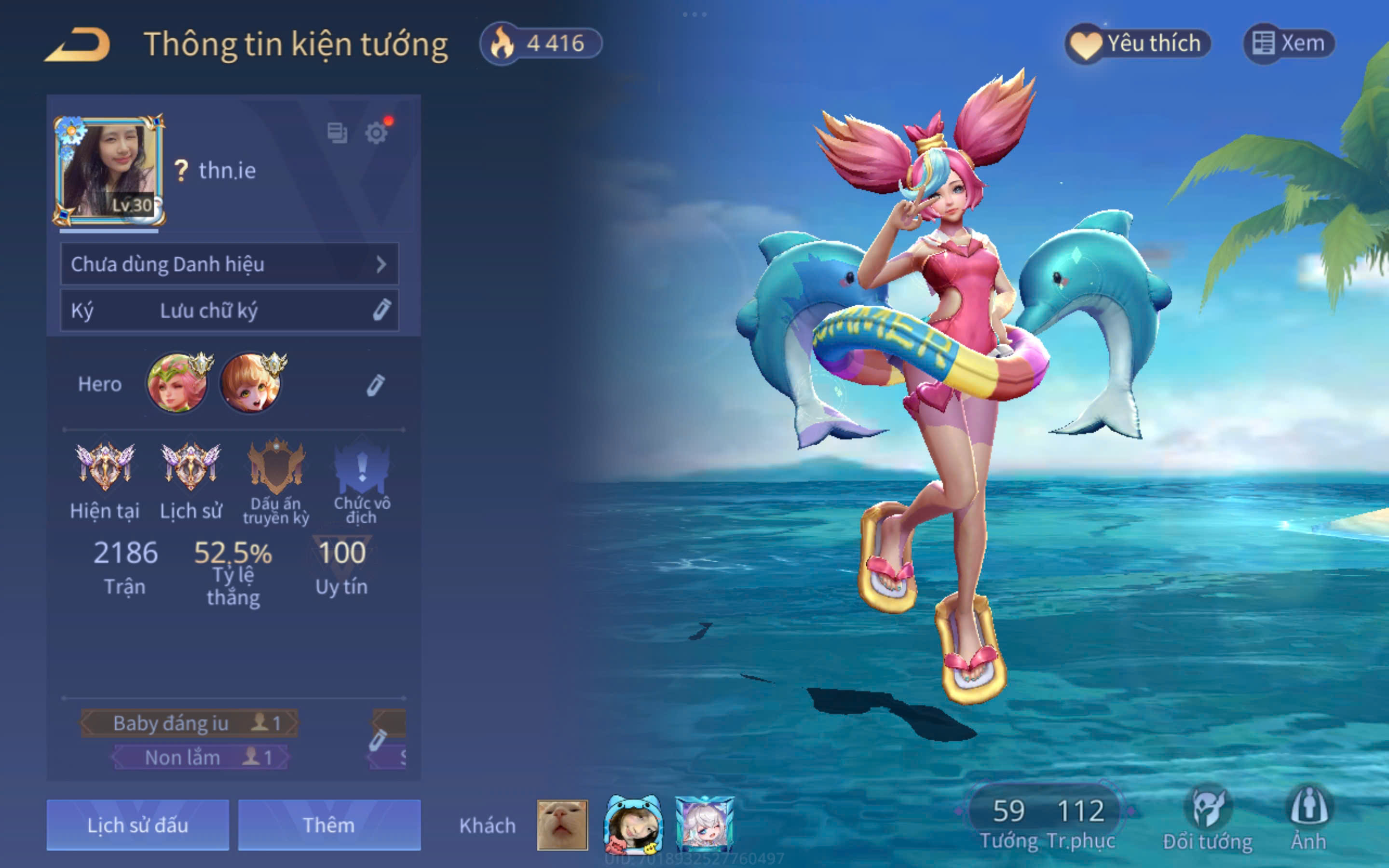Select the cat face visitor avatar
Image resolution: width=1389 pixels, height=868 pixels.
(x=562, y=825)
